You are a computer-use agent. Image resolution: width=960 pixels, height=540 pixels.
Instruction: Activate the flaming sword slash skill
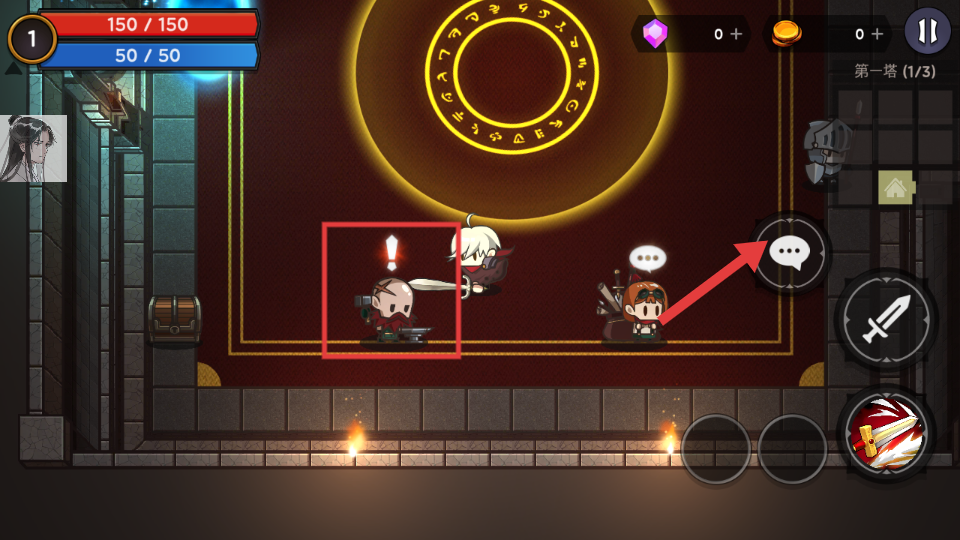(x=886, y=433)
